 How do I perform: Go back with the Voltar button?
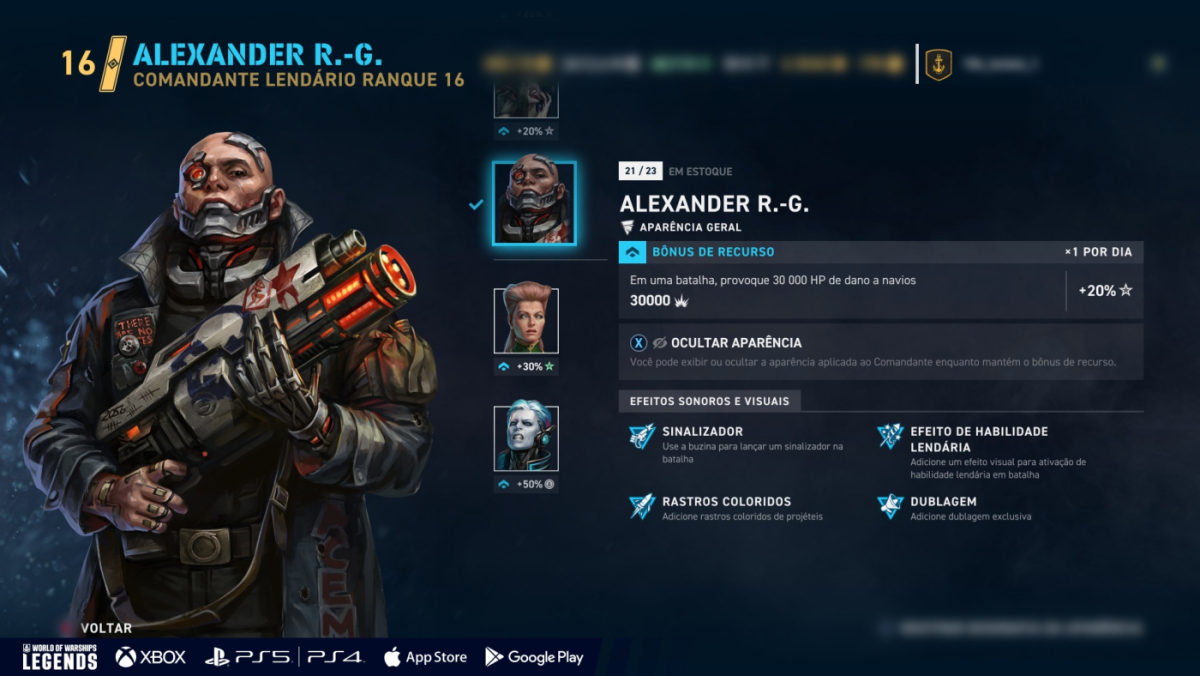pyautogui.click(x=106, y=628)
